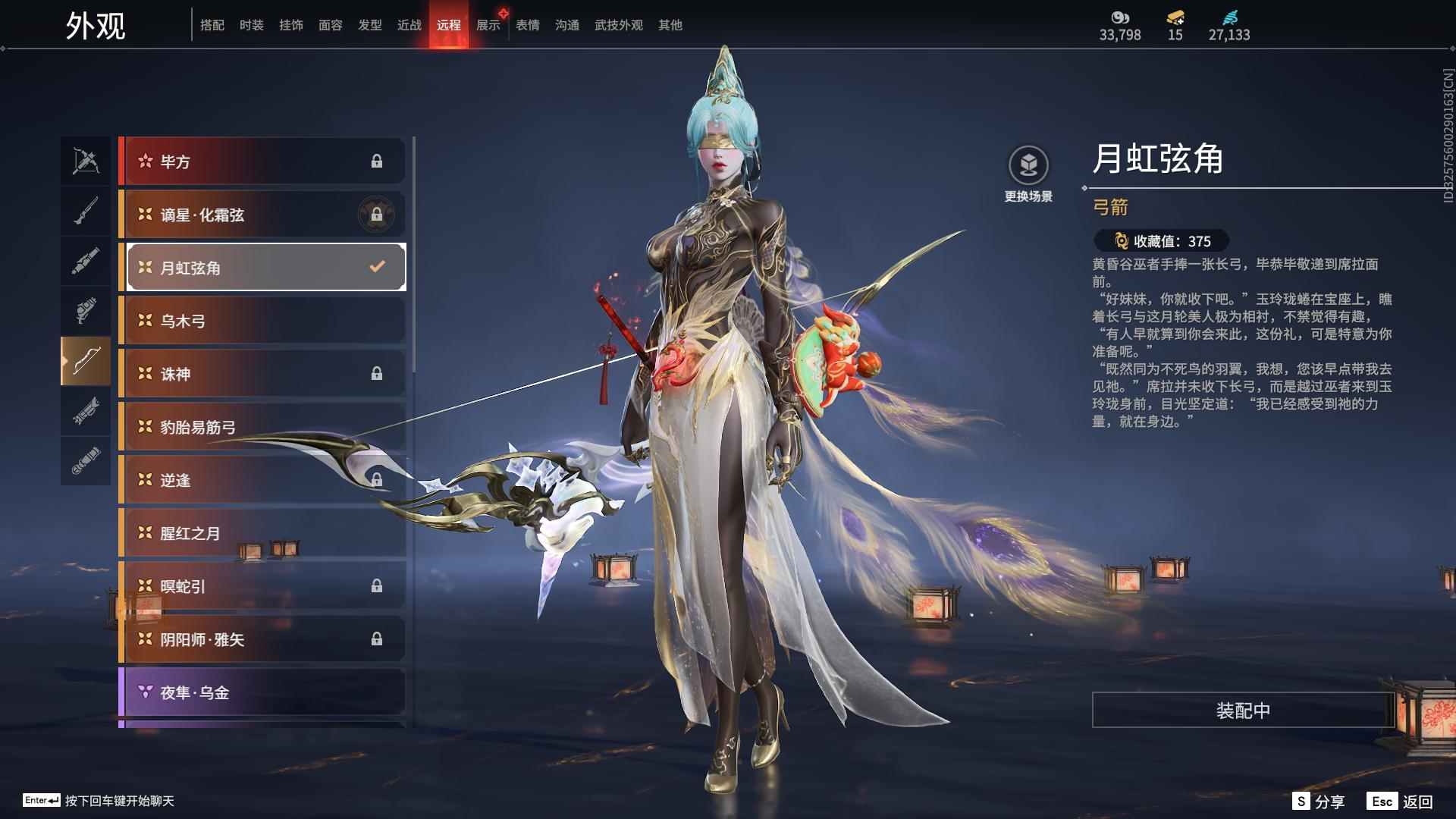1456x819 pixels.
Task: Select the repeating crossbow category icon
Action: [86, 413]
